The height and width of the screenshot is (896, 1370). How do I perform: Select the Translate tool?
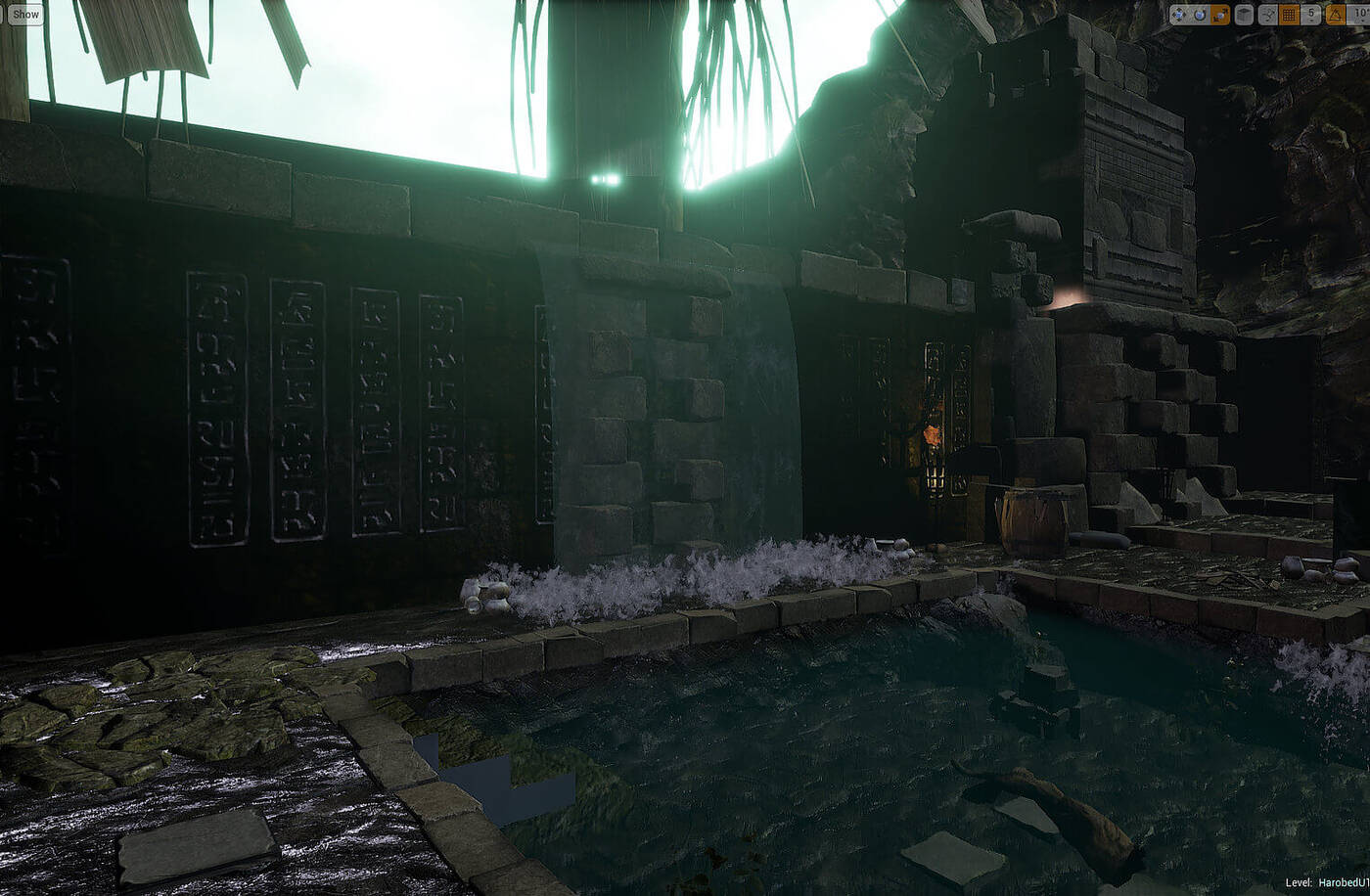pyautogui.click(x=1179, y=14)
